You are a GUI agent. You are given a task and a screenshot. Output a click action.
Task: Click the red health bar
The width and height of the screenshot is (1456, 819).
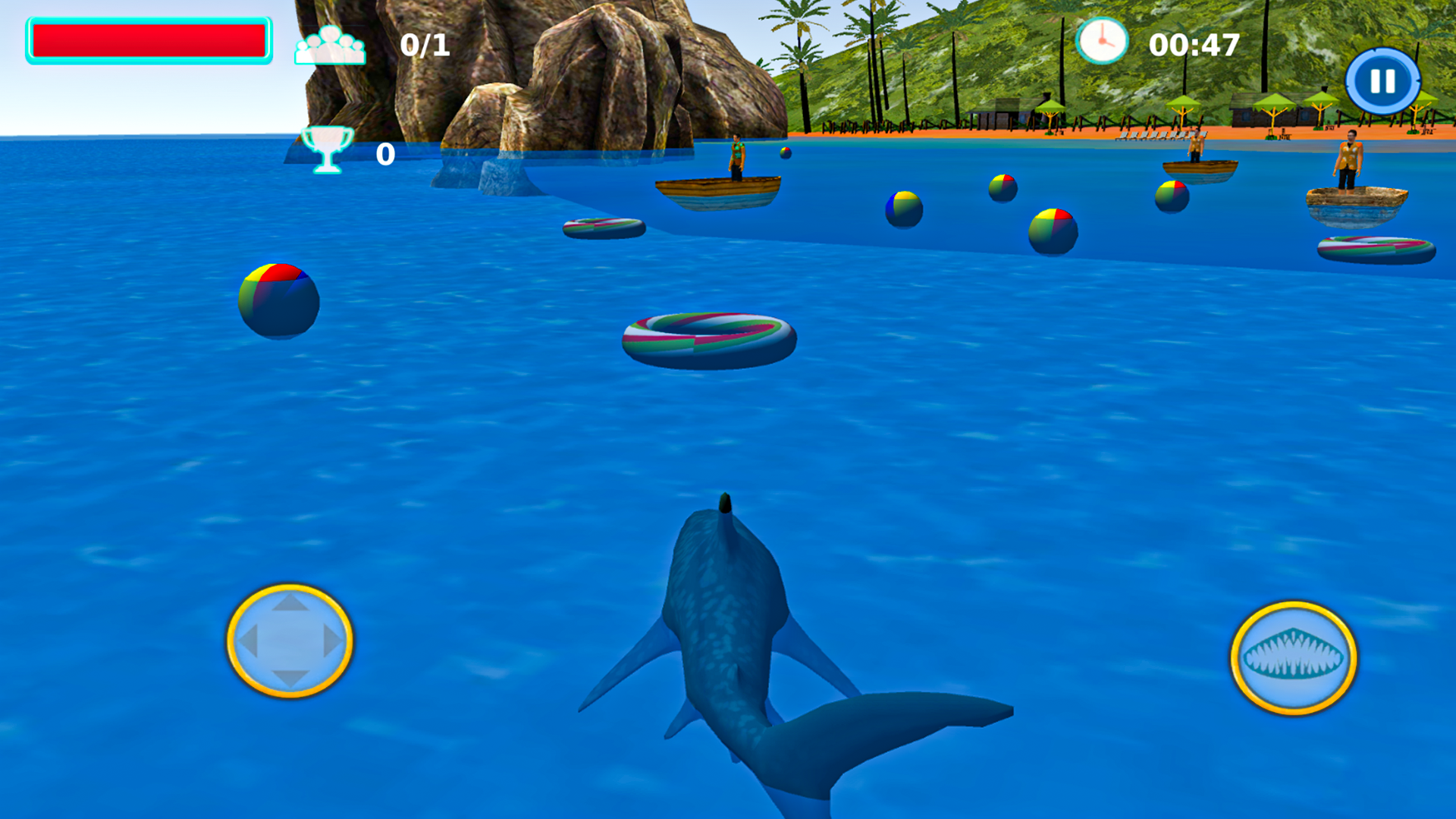coord(148,42)
